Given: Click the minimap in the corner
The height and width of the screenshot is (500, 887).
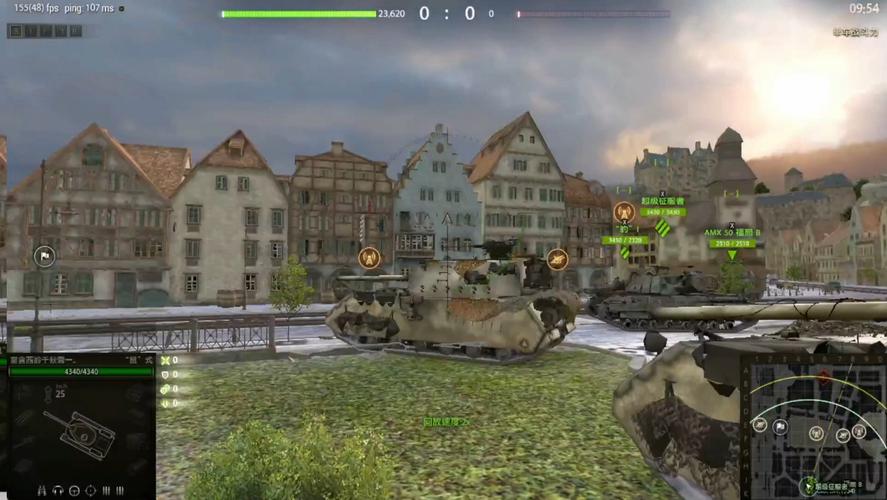Looking at the screenshot, I should coord(812,427).
